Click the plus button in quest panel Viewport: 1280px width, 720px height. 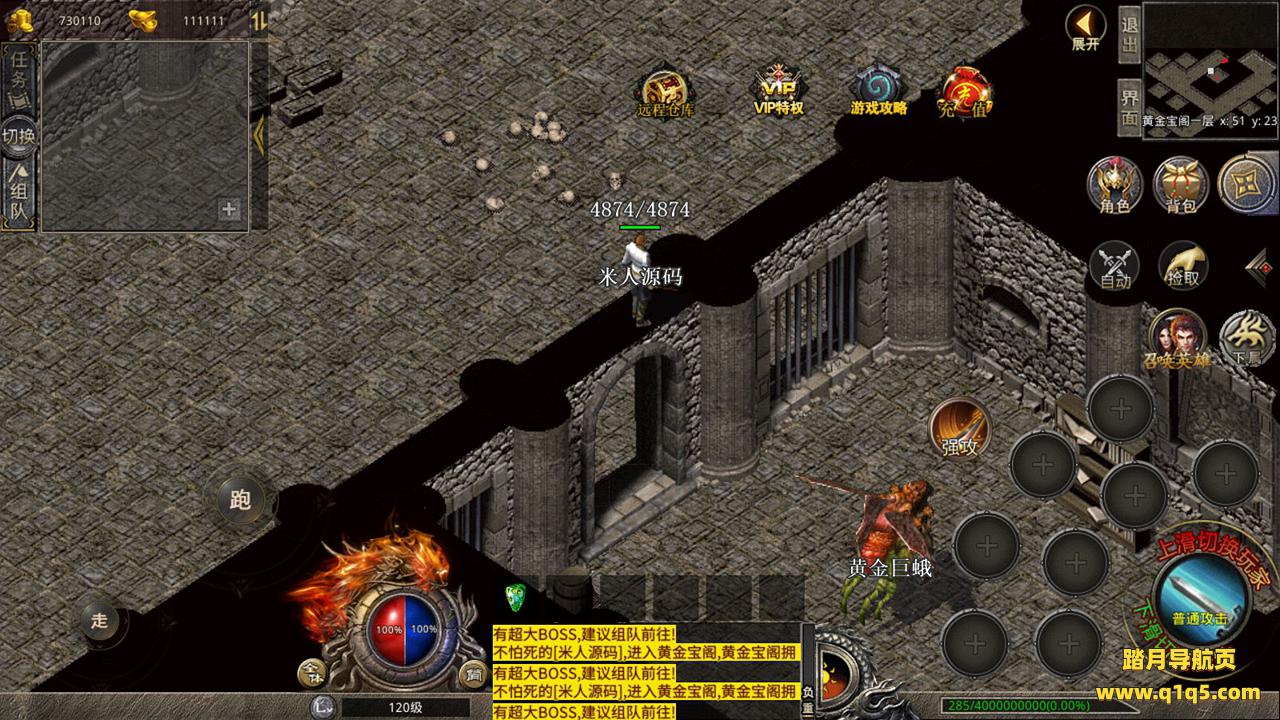(x=229, y=209)
